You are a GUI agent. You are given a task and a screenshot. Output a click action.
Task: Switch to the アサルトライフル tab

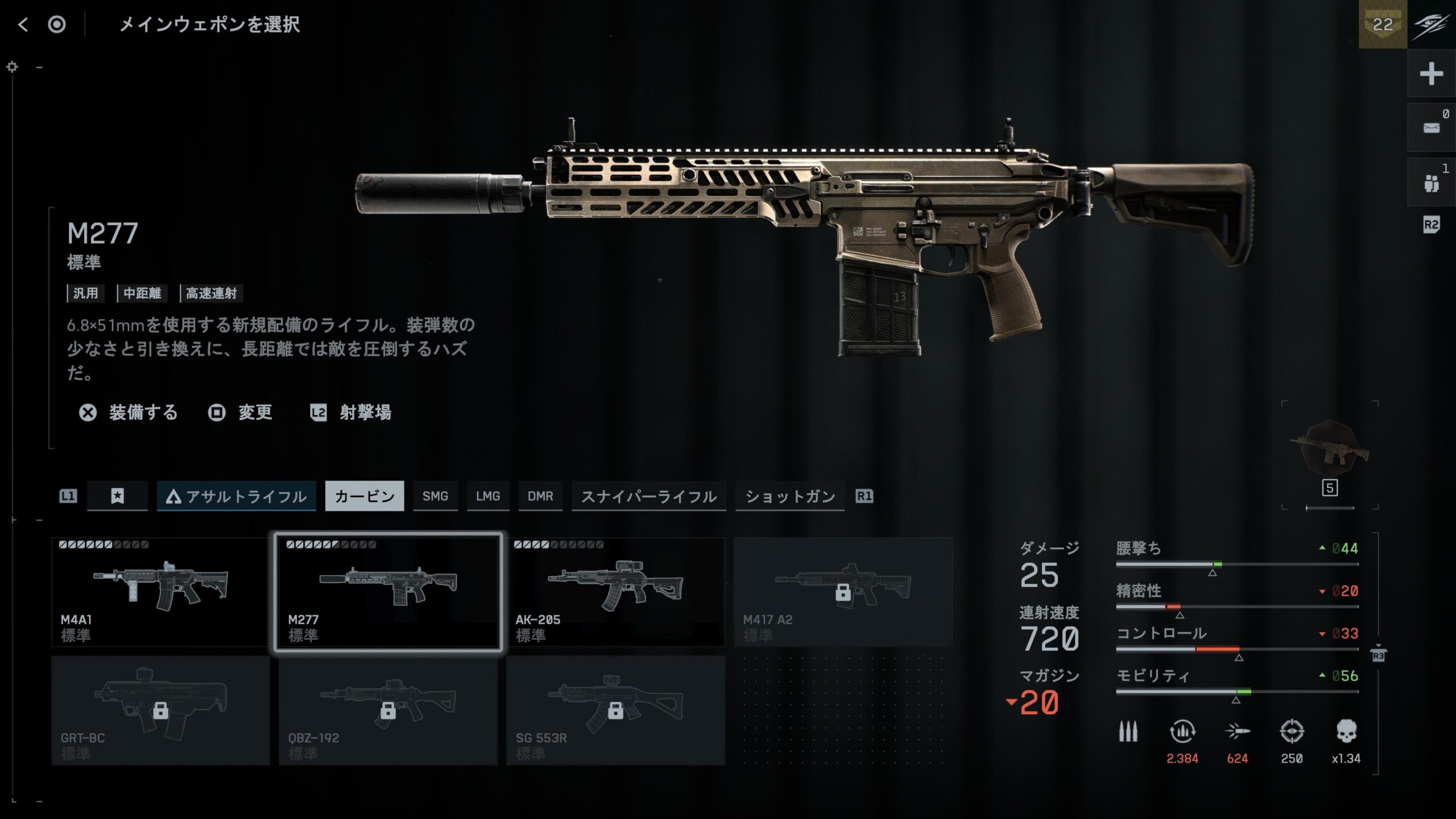tap(236, 497)
